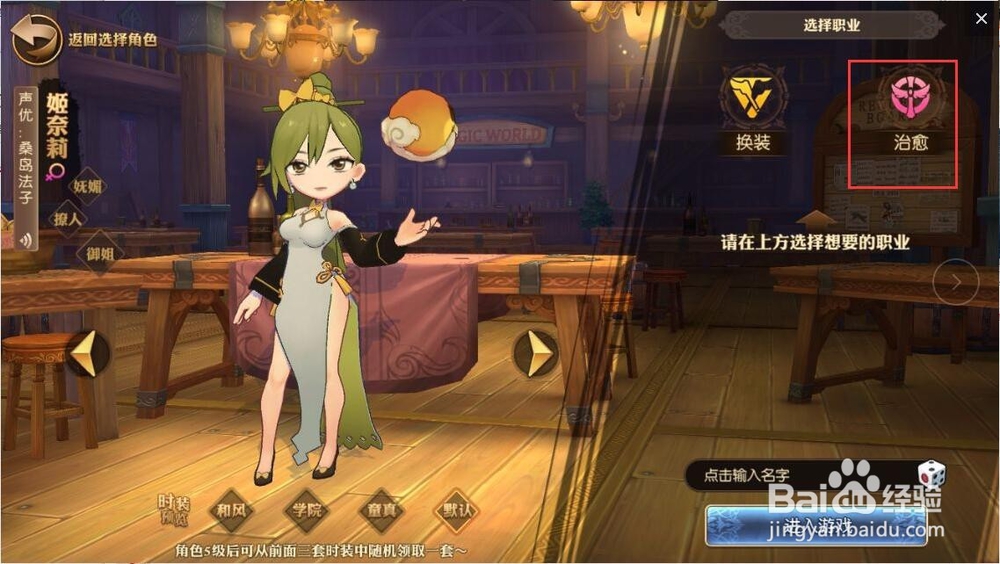Viewport: 1000px width, 564px height.
Task: Preview the 童真 outfit
Action: click(x=381, y=509)
